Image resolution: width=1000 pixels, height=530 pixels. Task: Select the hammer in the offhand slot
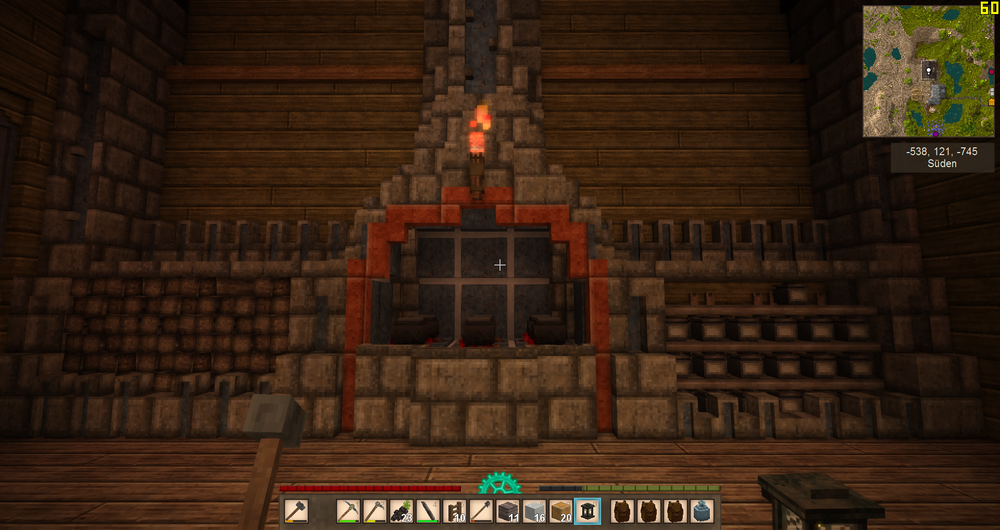click(297, 511)
